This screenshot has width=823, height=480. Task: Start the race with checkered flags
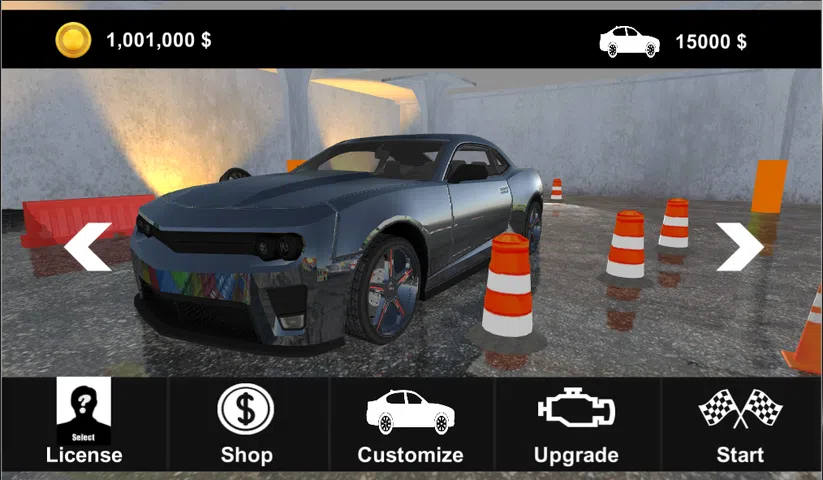pos(740,423)
